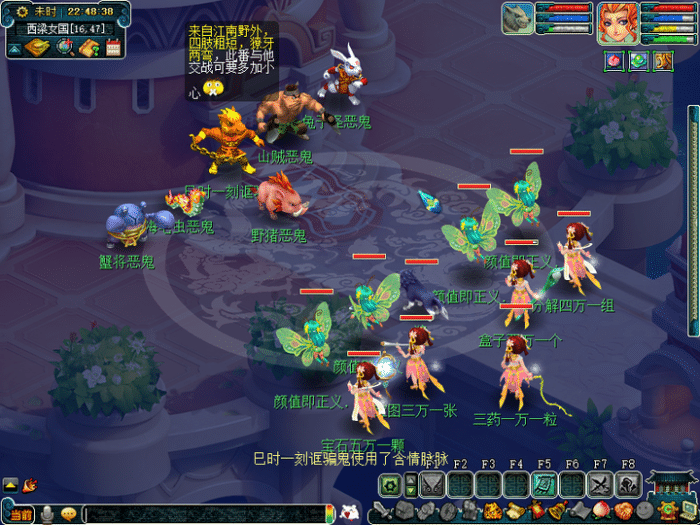Switch chat channel with the 当前 button
Viewport: 700px width, 525px height.
coord(21,514)
